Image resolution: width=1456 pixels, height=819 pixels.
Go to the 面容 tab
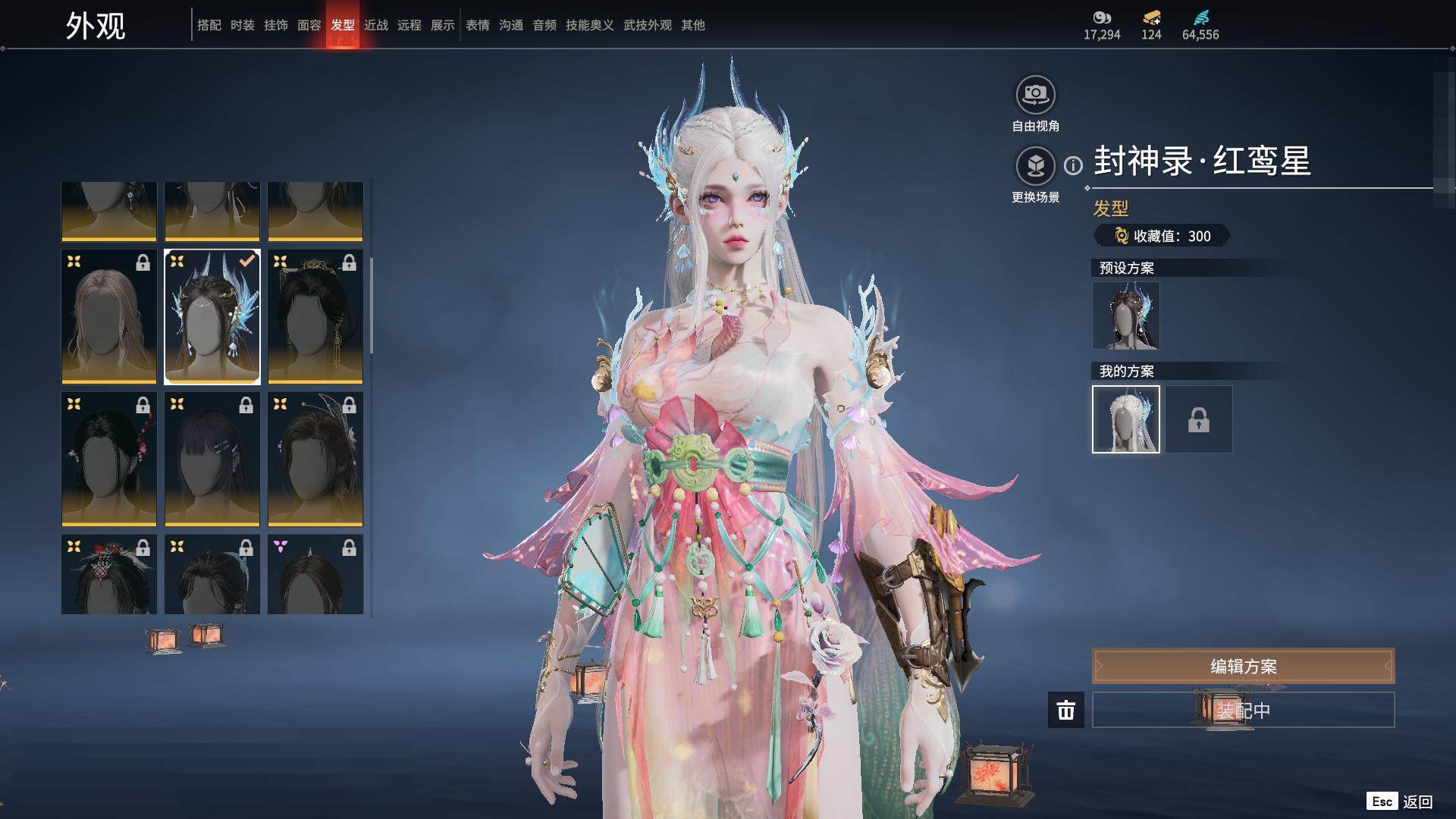click(309, 25)
